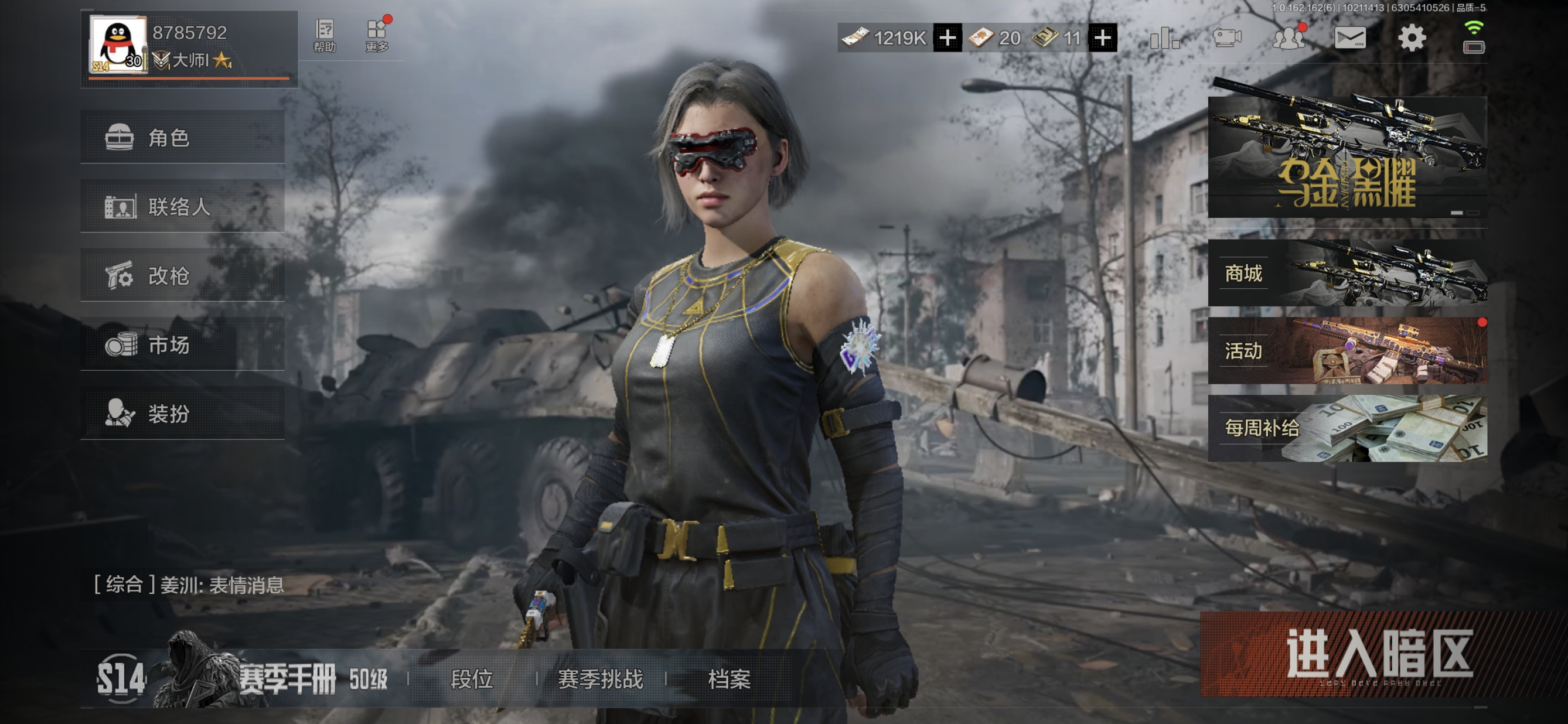Open the friends icon
The height and width of the screenshot is (724, 1568).
(1288, 38)
